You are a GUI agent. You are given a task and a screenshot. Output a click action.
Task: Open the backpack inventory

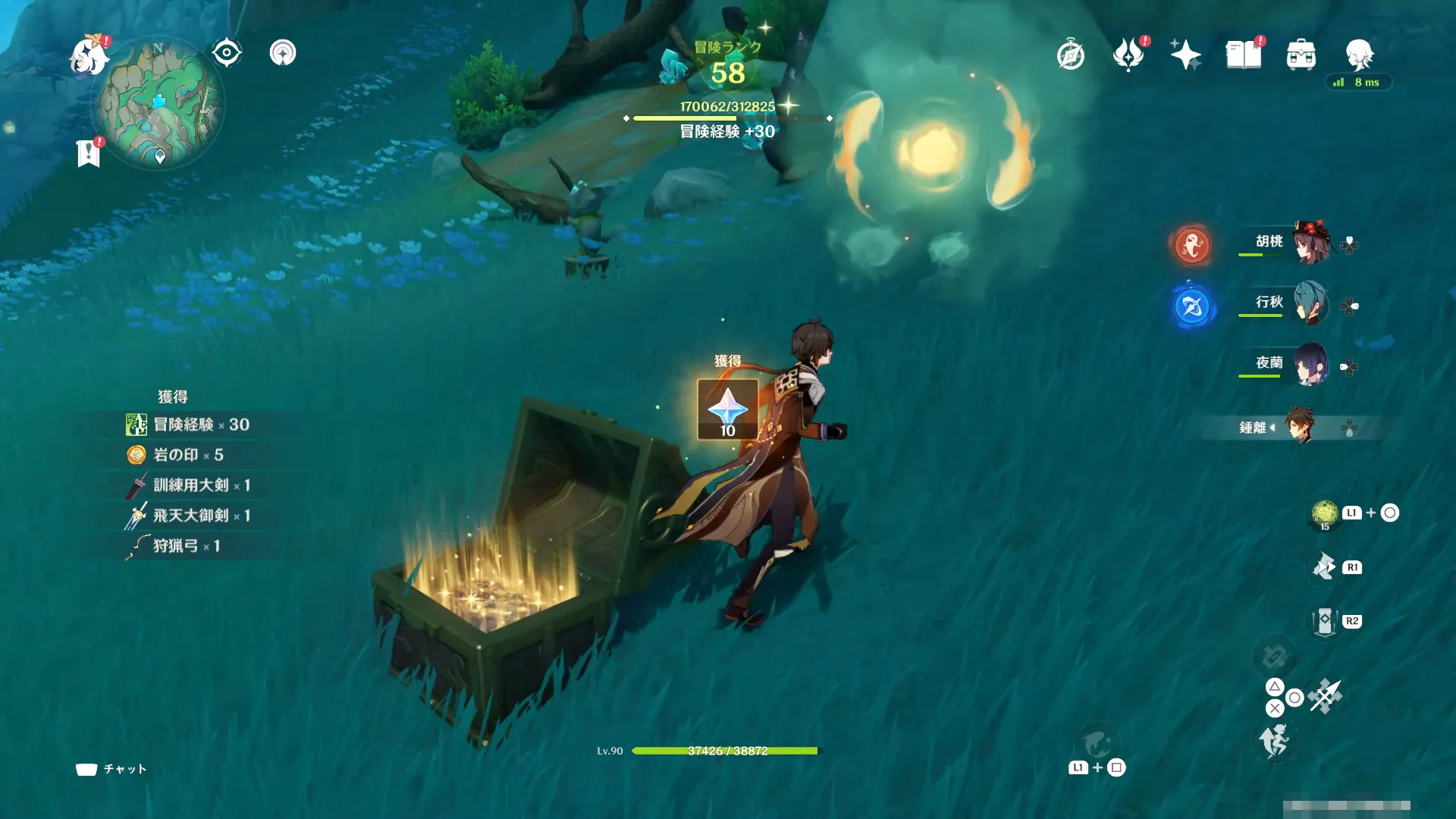tap(1301, 55)
